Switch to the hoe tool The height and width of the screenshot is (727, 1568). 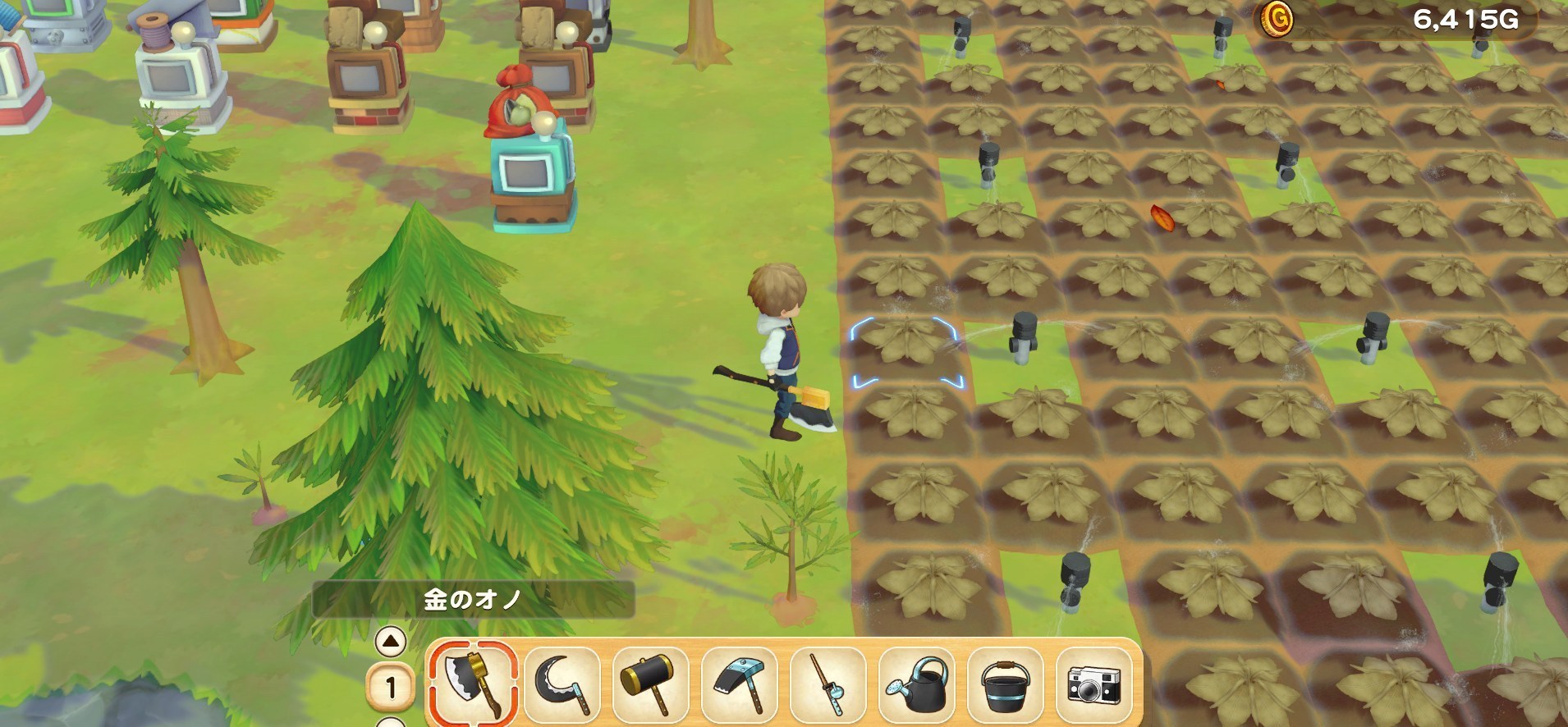pyautogui.click(x=740, y=684)
